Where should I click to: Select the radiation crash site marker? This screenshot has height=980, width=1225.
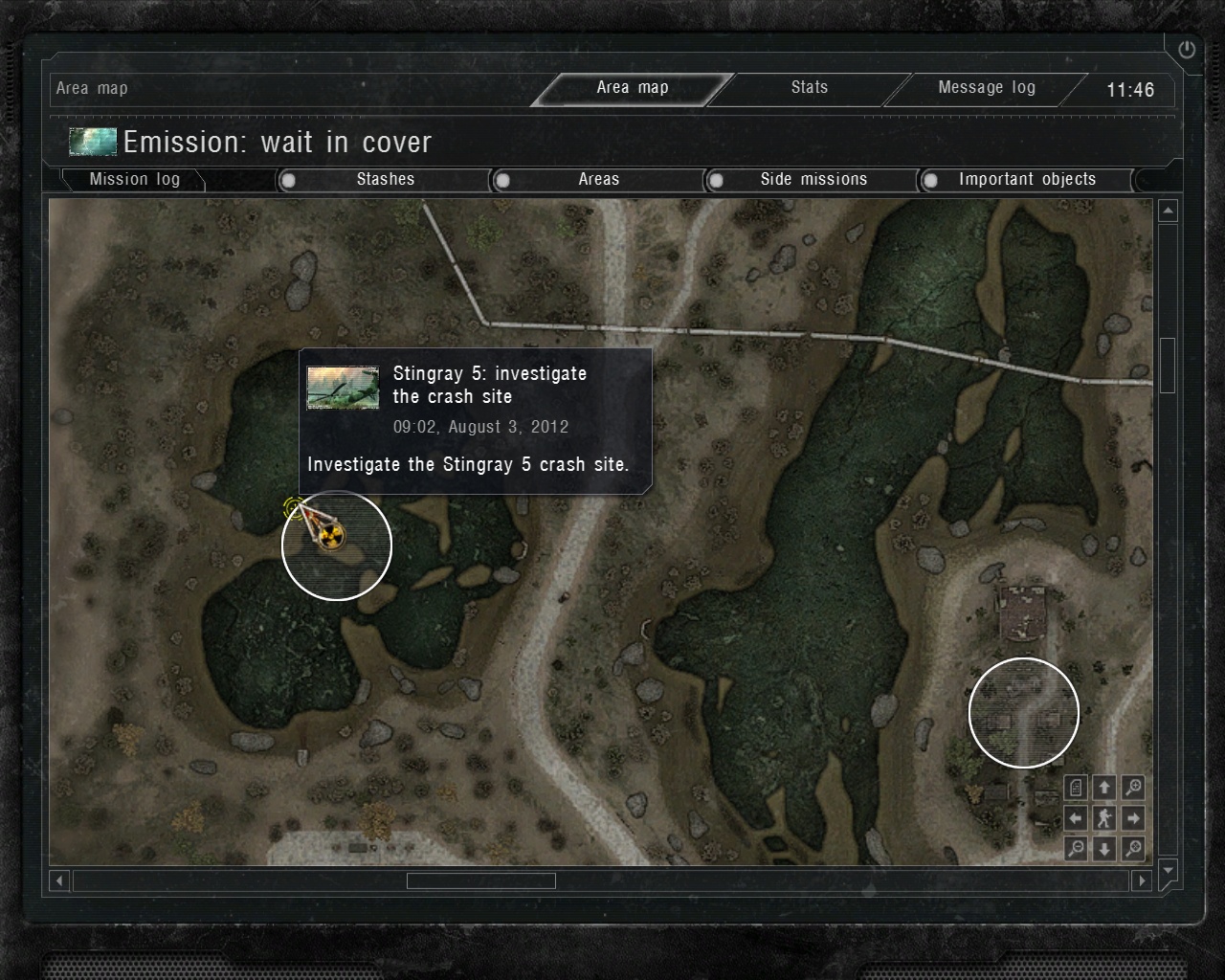pos(330,537)
